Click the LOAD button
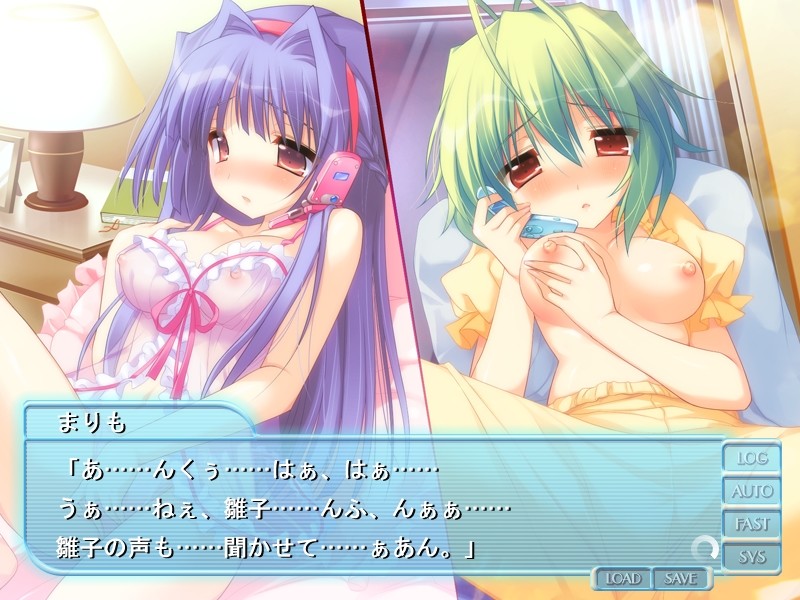This screenshot has width=800, height=600. (623, 578)
